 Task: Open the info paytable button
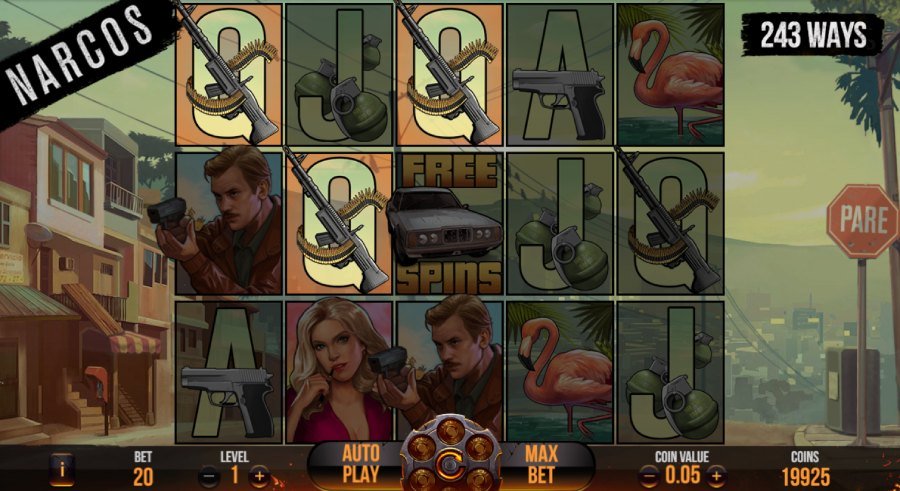[64, 468]
